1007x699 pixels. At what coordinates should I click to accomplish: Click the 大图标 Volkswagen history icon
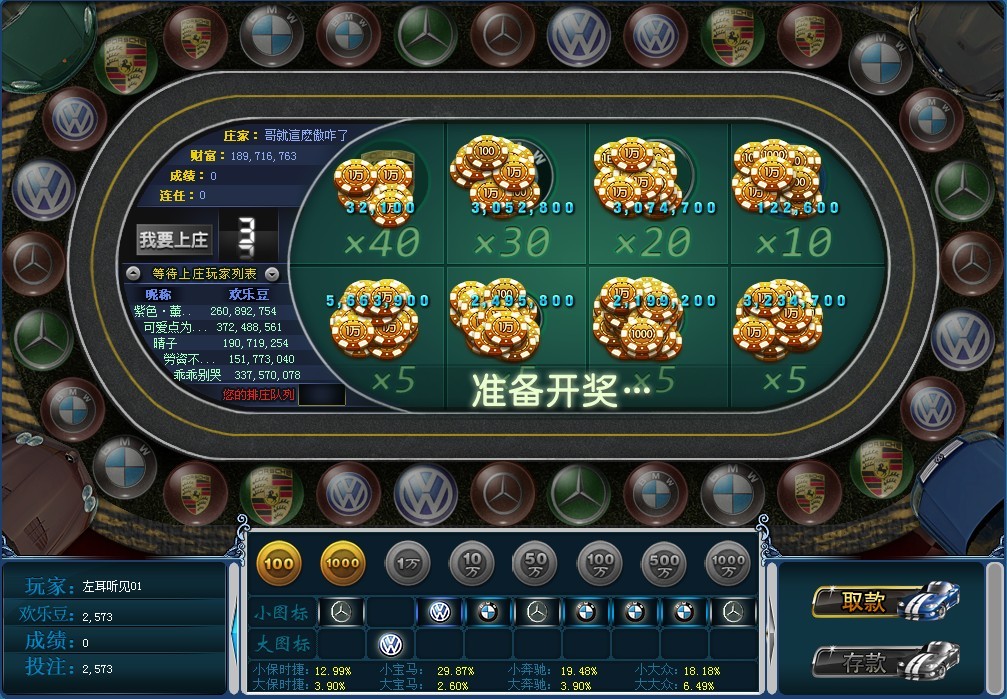(x=390, y=643)
